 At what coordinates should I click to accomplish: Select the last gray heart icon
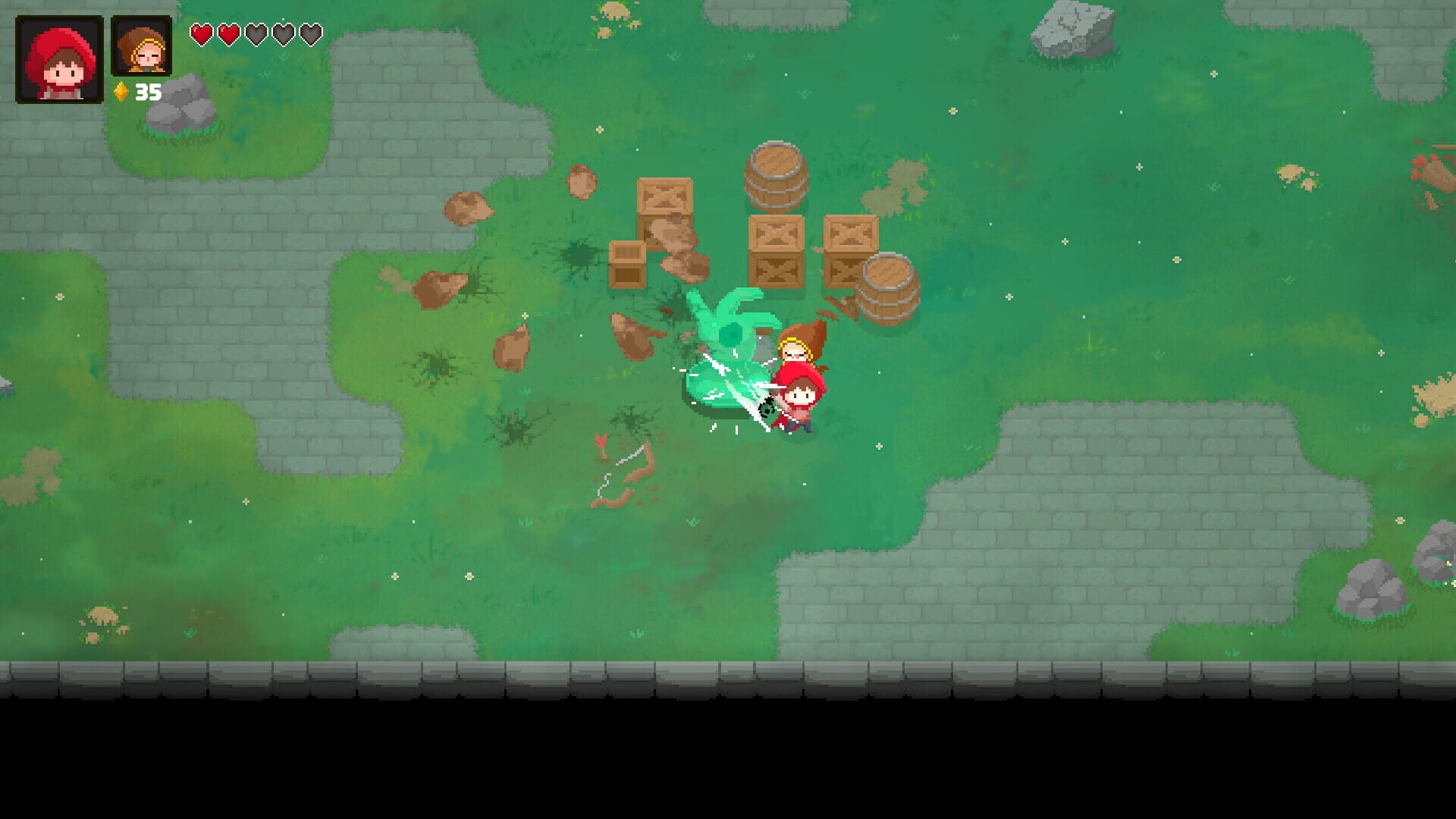(x=310, y=33)
